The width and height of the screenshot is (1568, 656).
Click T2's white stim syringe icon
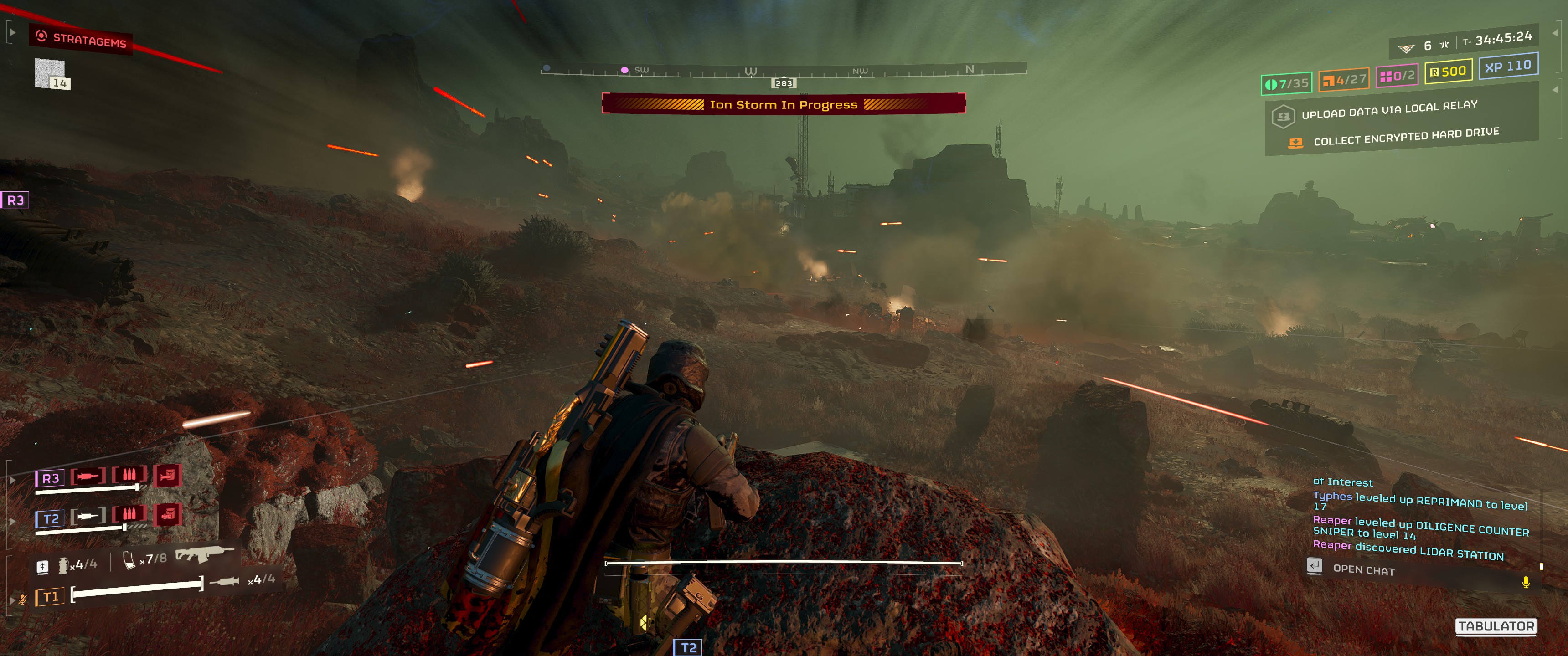(88, 517)
